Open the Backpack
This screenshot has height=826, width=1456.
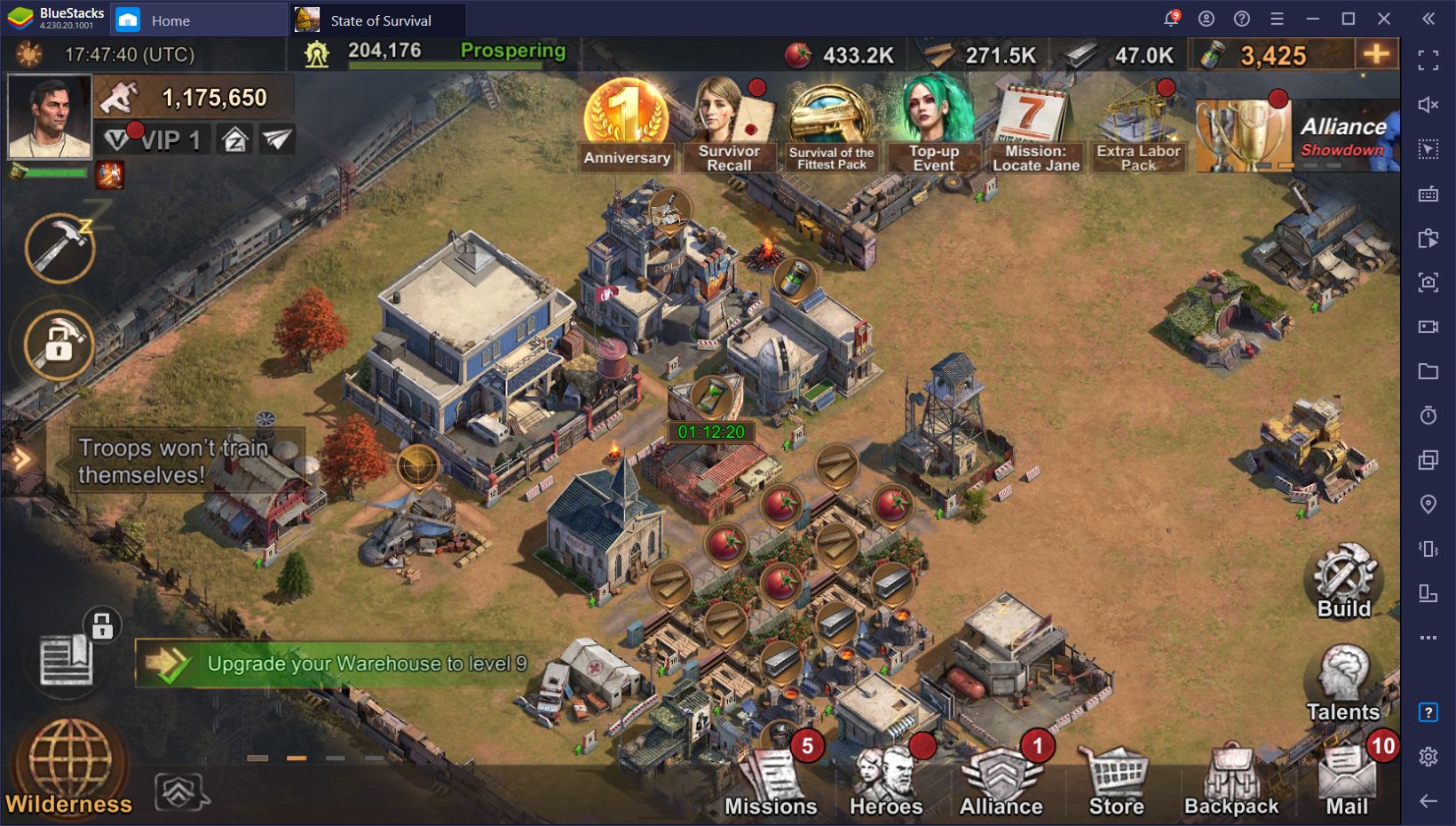[x=1230, y=782]
